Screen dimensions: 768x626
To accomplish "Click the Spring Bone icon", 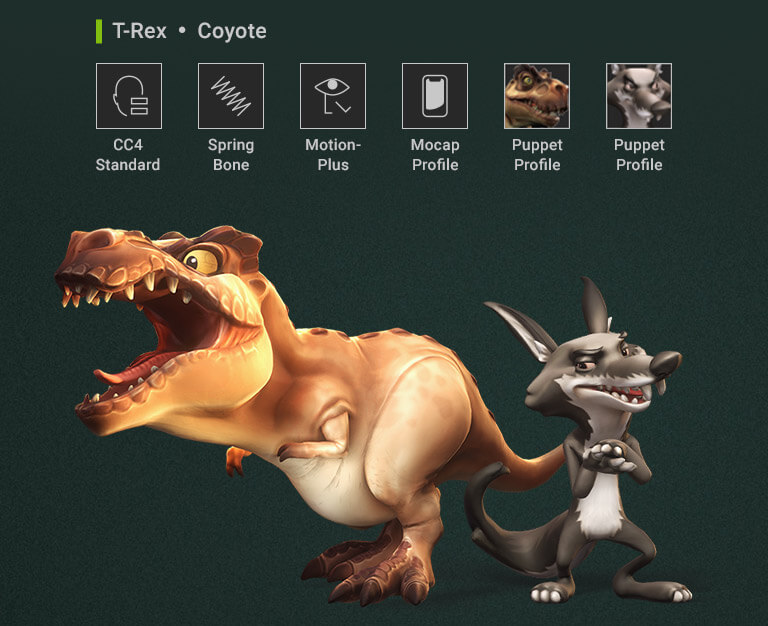I will coord(231,96).
